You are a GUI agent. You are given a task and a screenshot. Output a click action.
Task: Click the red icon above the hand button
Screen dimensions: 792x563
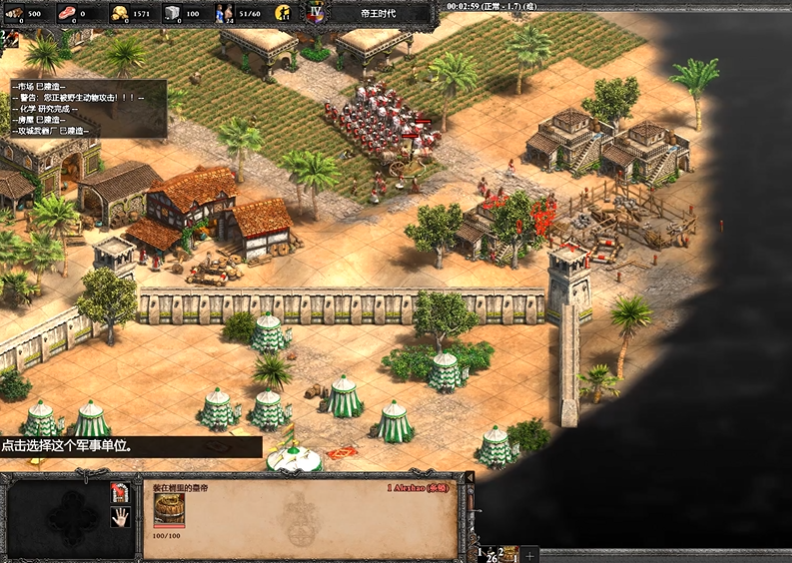coord(119,492)
